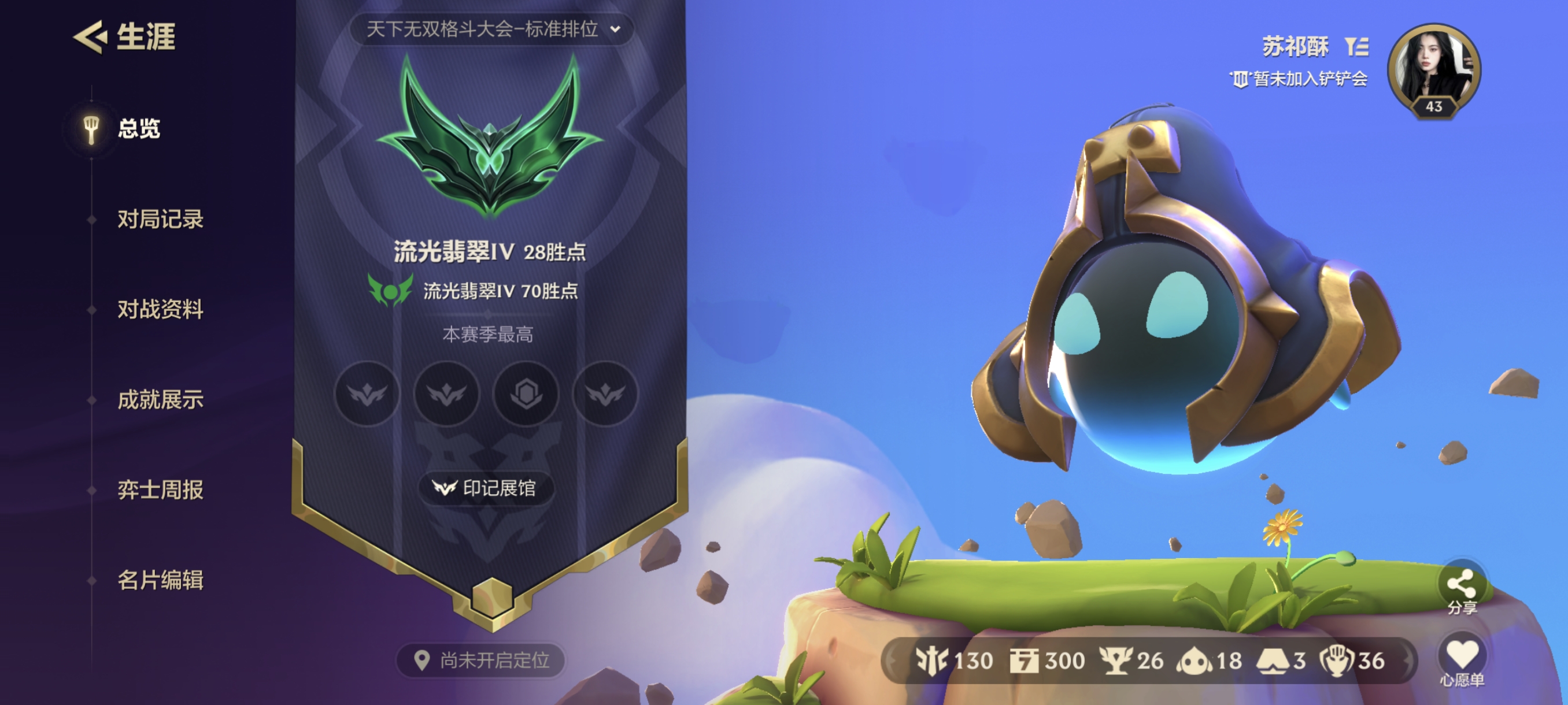The image size is (1568, 705).
Task: Open the 天下无双格斗大会-标准排位 queue dropdown
Action: coord(491,28)
